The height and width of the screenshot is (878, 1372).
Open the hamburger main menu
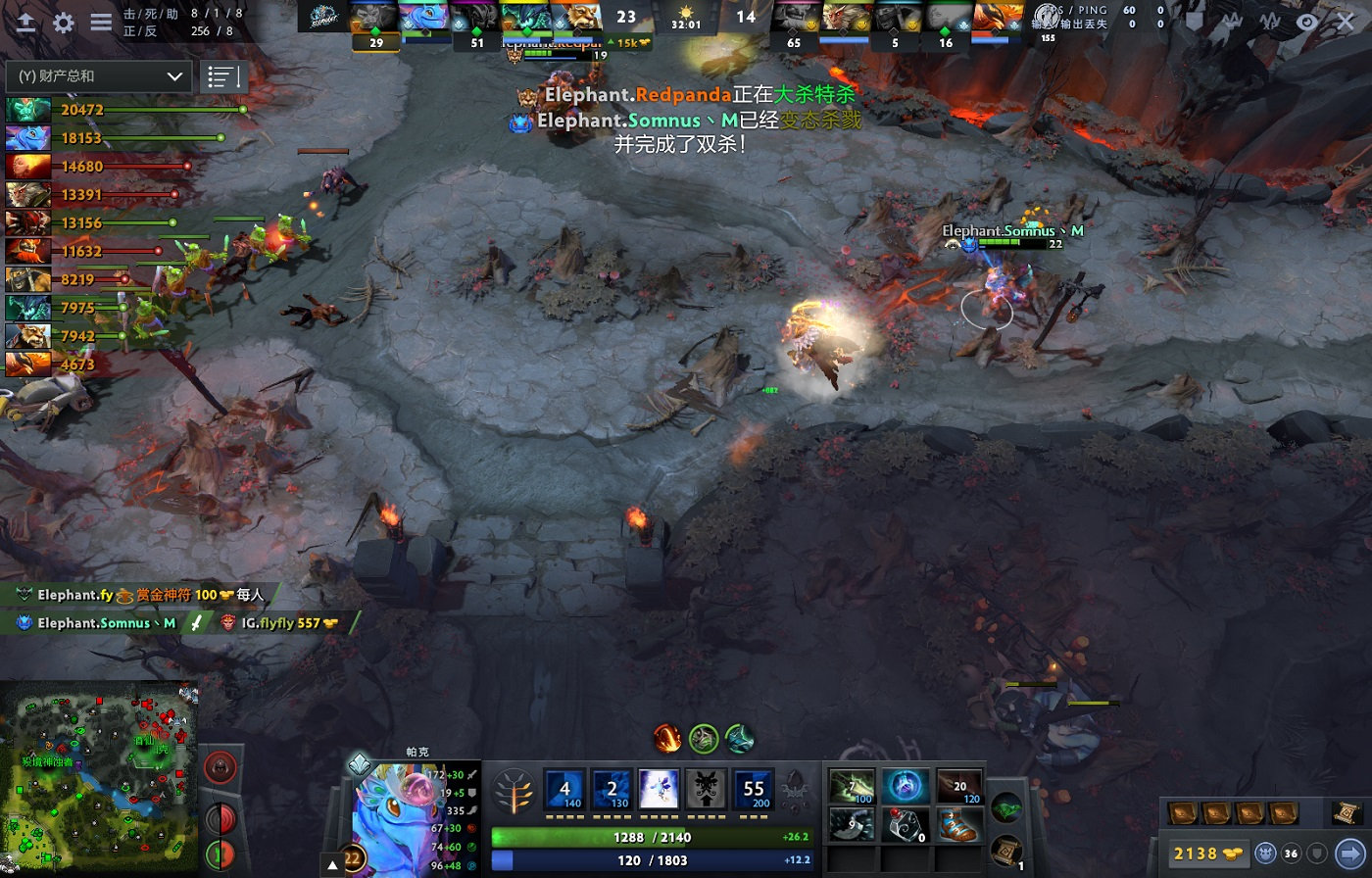pos(101,23)
